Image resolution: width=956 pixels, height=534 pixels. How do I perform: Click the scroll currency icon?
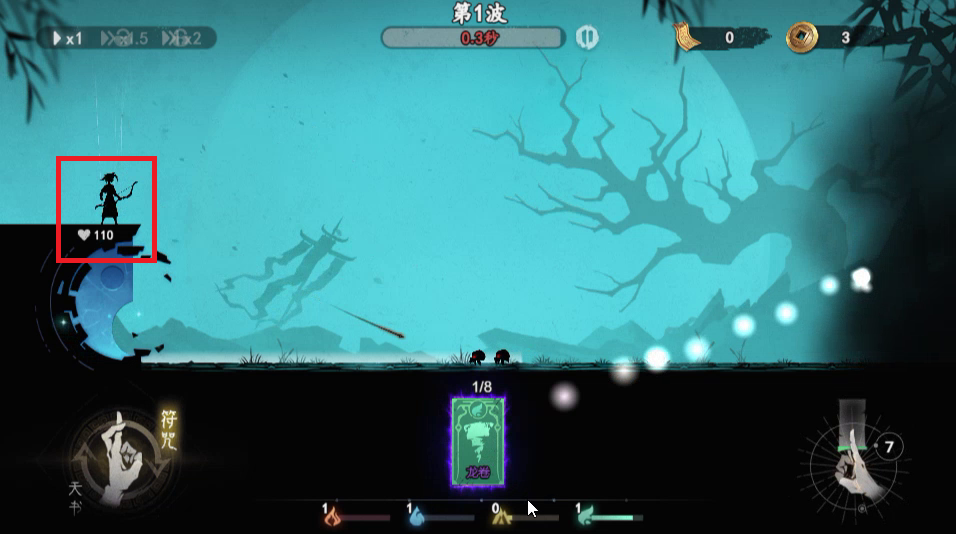click(x=685, y=38)
